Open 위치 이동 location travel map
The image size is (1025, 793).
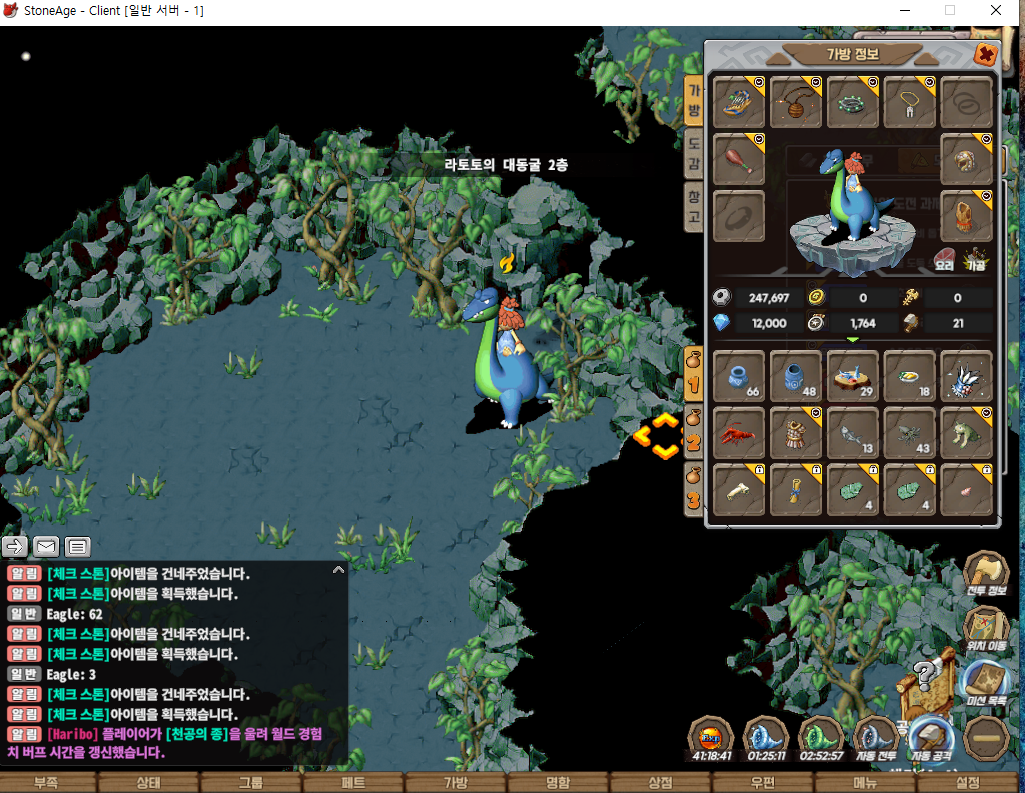pos(986,630)
